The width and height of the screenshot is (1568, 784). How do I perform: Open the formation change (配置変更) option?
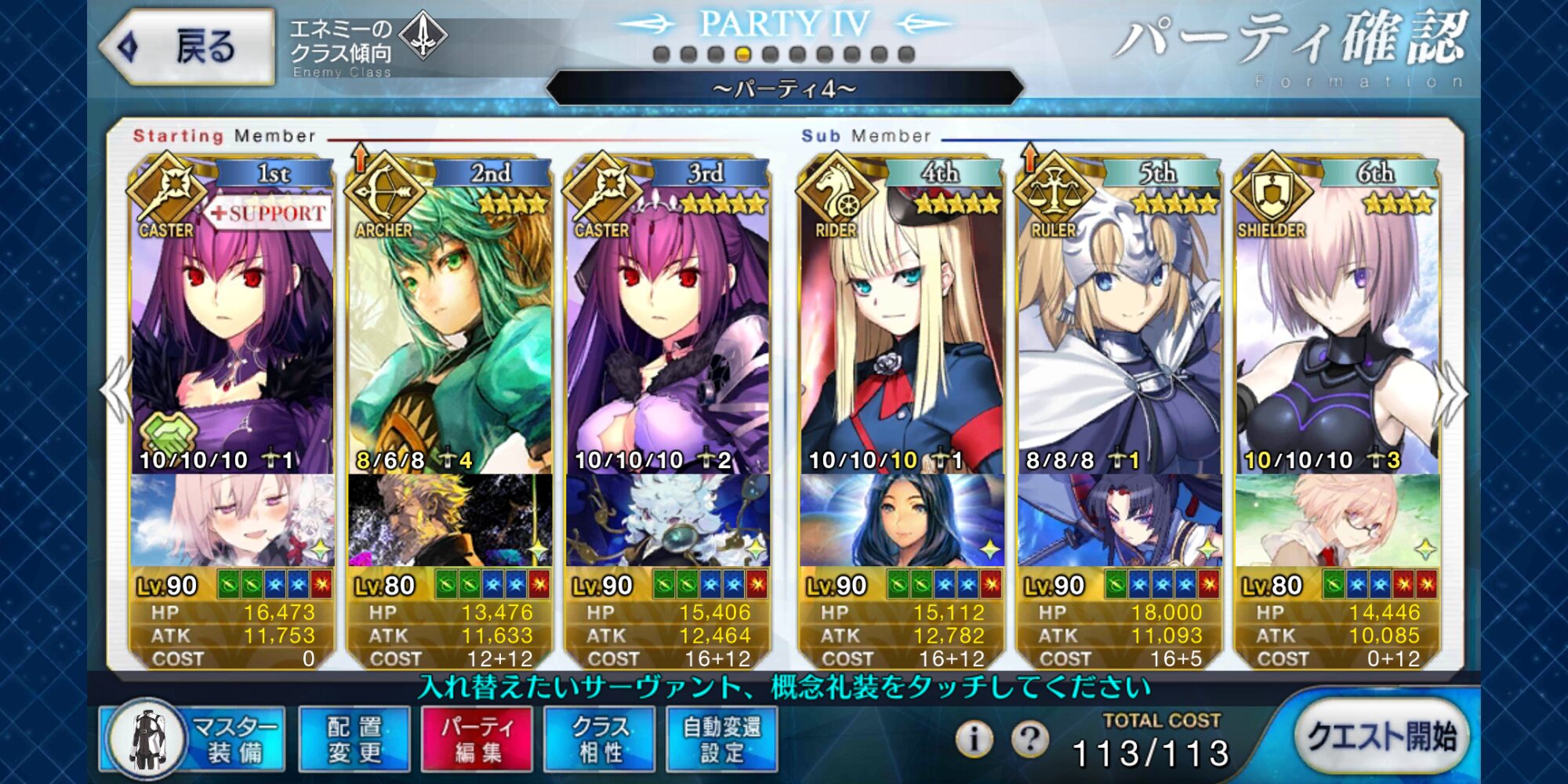354,739
